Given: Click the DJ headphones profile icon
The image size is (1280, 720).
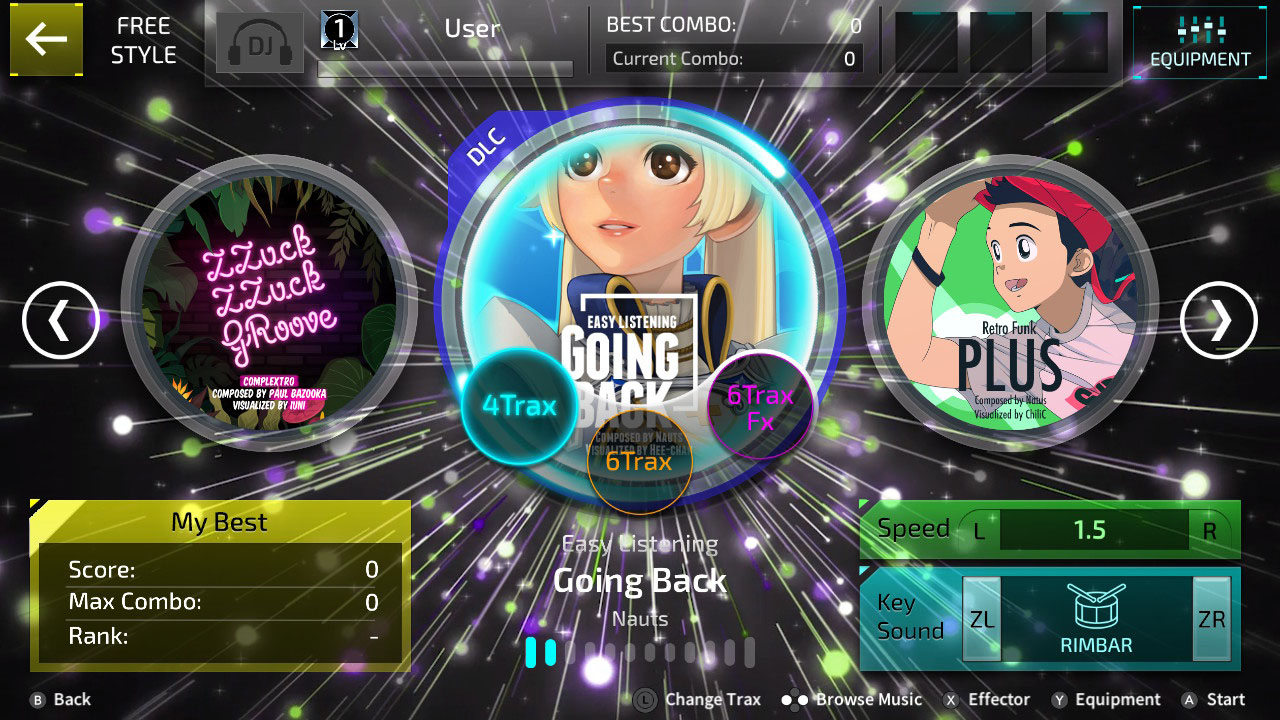Looking at the screenshot, I should [x=259, y=42].
